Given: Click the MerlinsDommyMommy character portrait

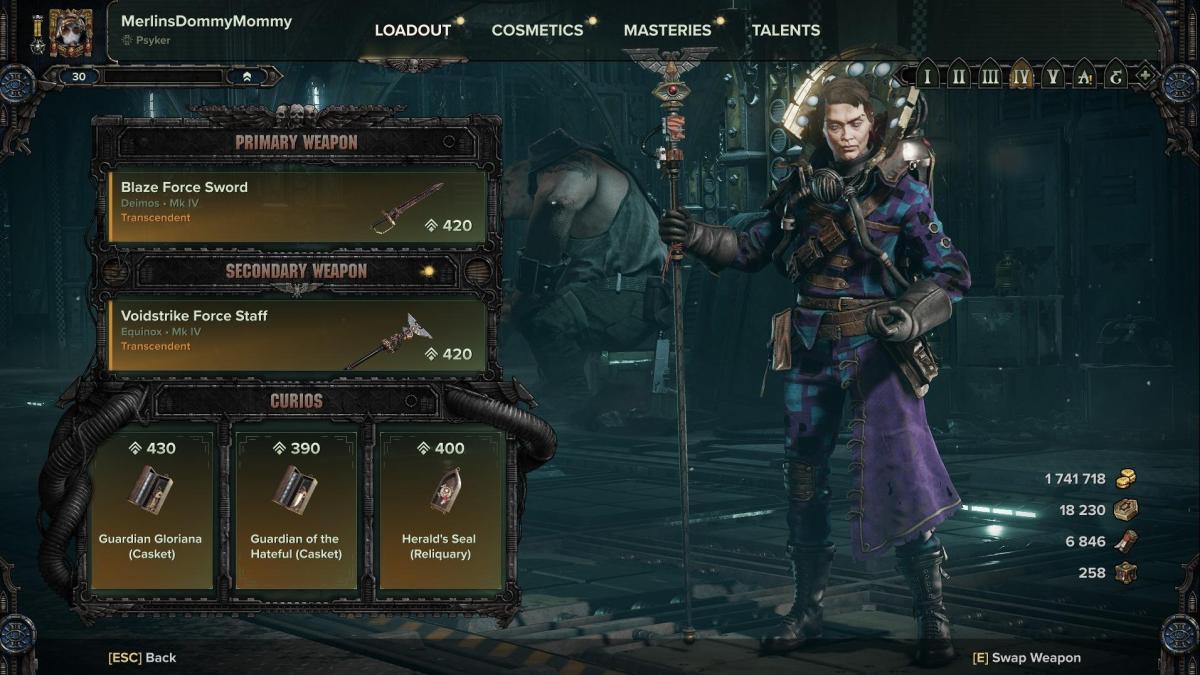Looking at the screenshot, I should (70, 32).
